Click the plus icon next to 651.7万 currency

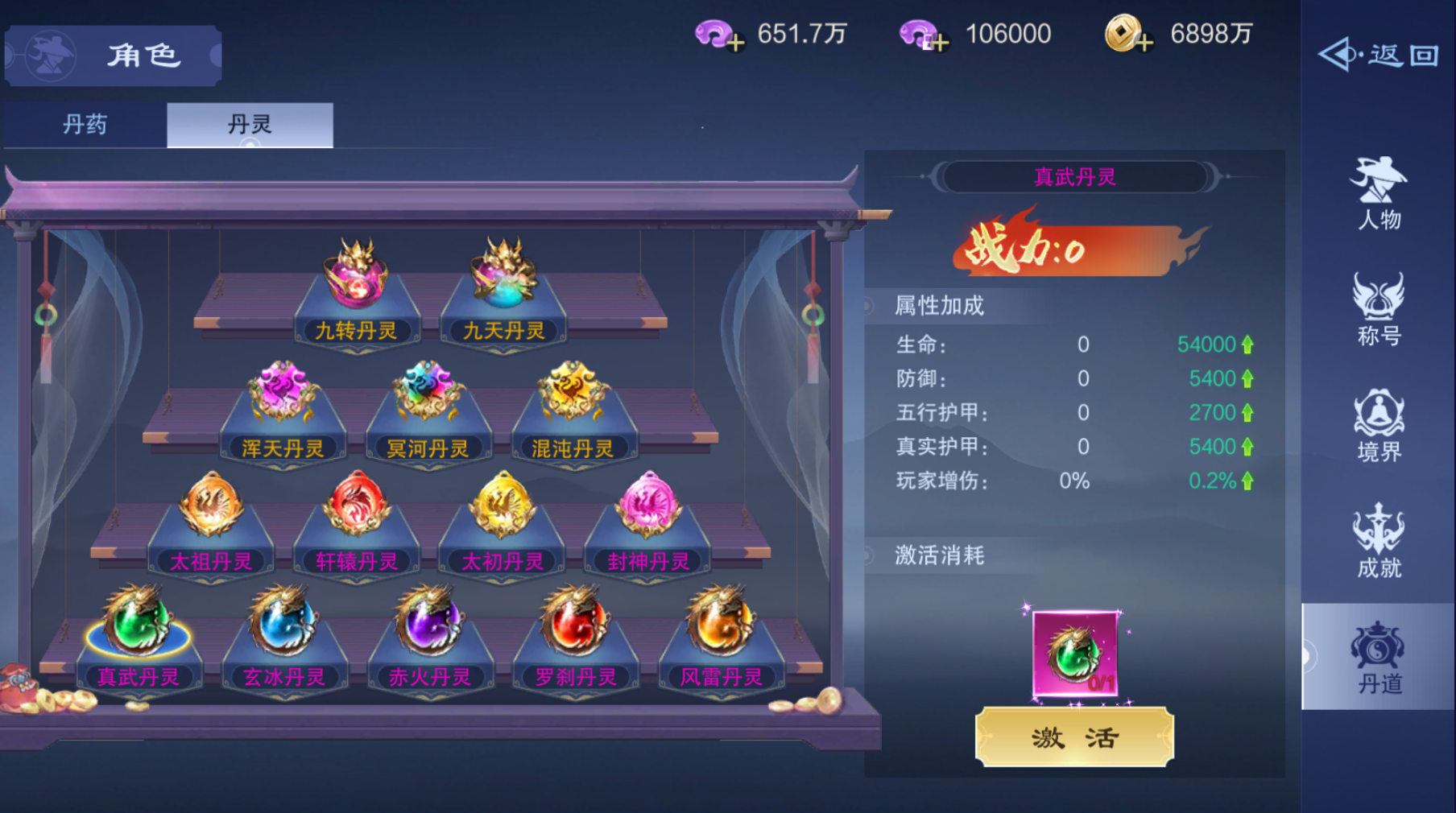pyautogui.click(x=734, y=42)
